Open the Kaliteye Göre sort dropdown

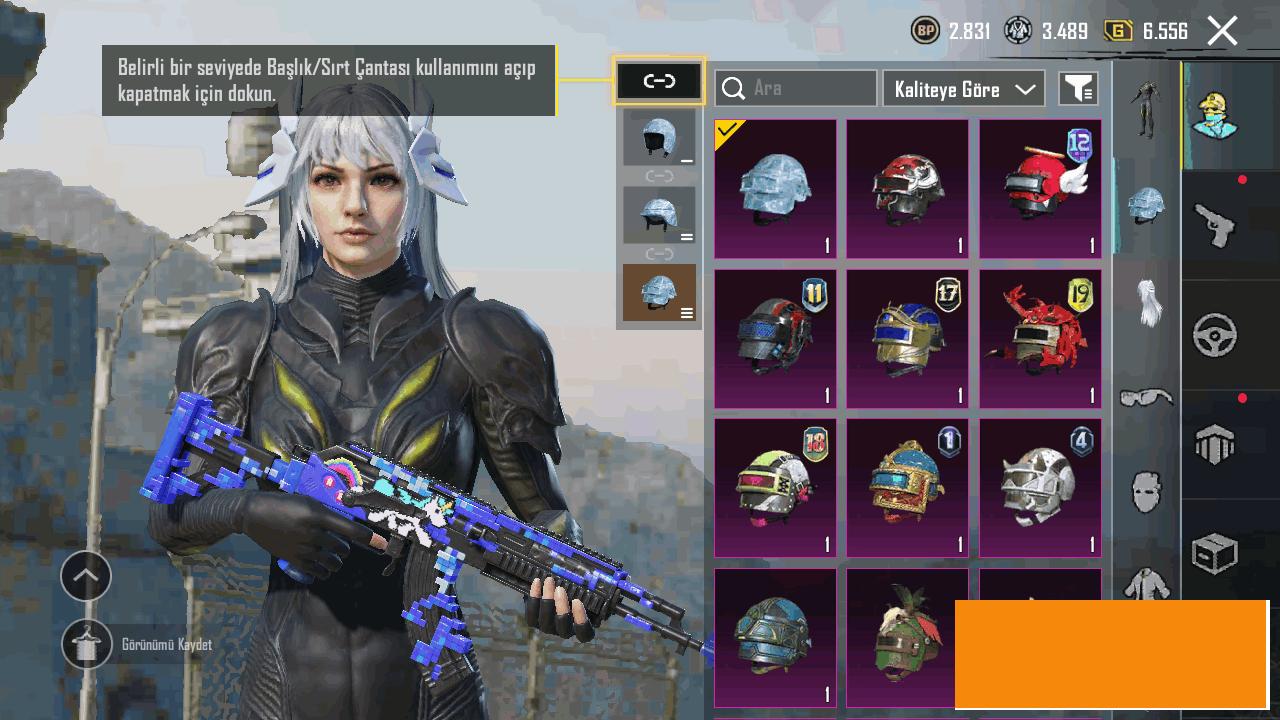(964, 88)
